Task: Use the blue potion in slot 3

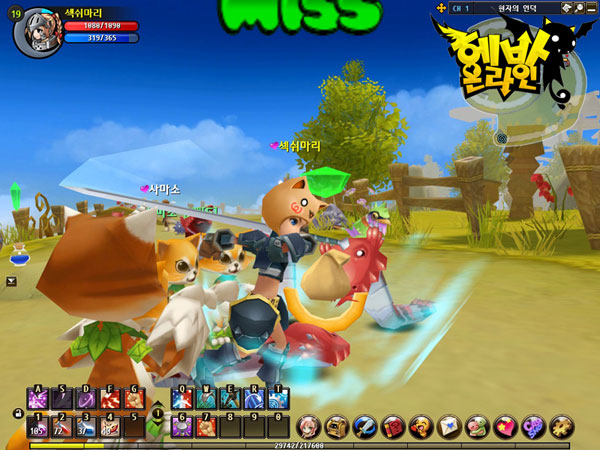Action: click(x=87, y=427)
